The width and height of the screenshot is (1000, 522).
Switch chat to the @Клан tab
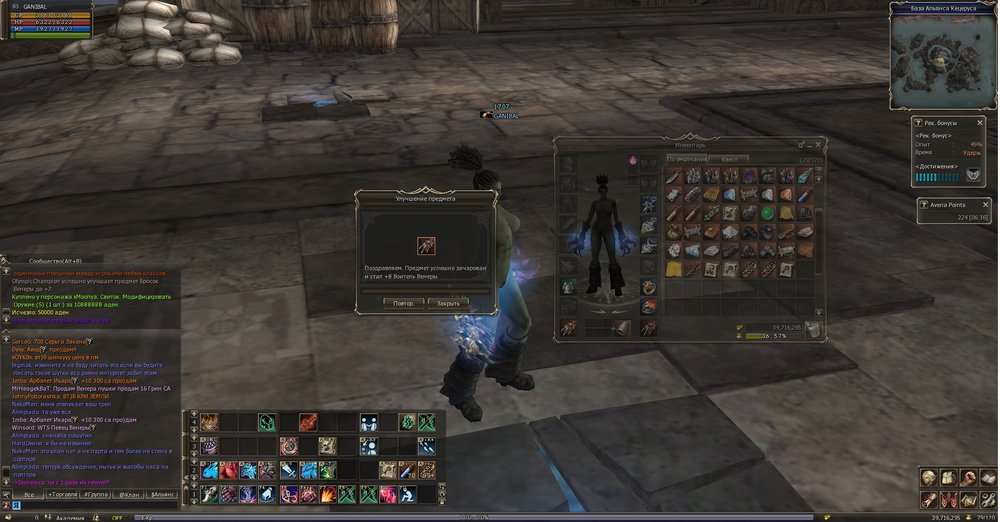(129, 494)
